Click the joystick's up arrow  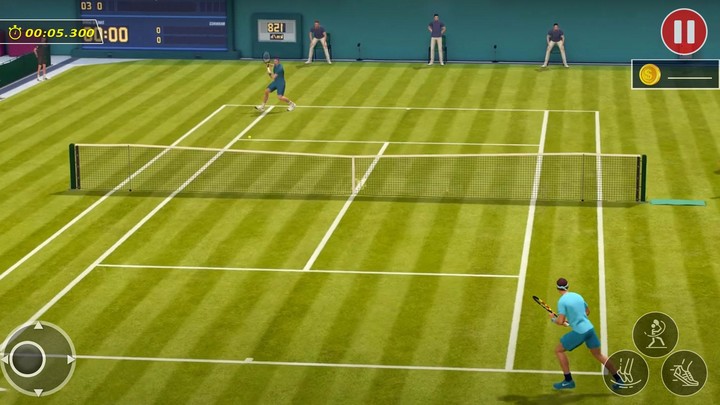(x=38, y=326)
